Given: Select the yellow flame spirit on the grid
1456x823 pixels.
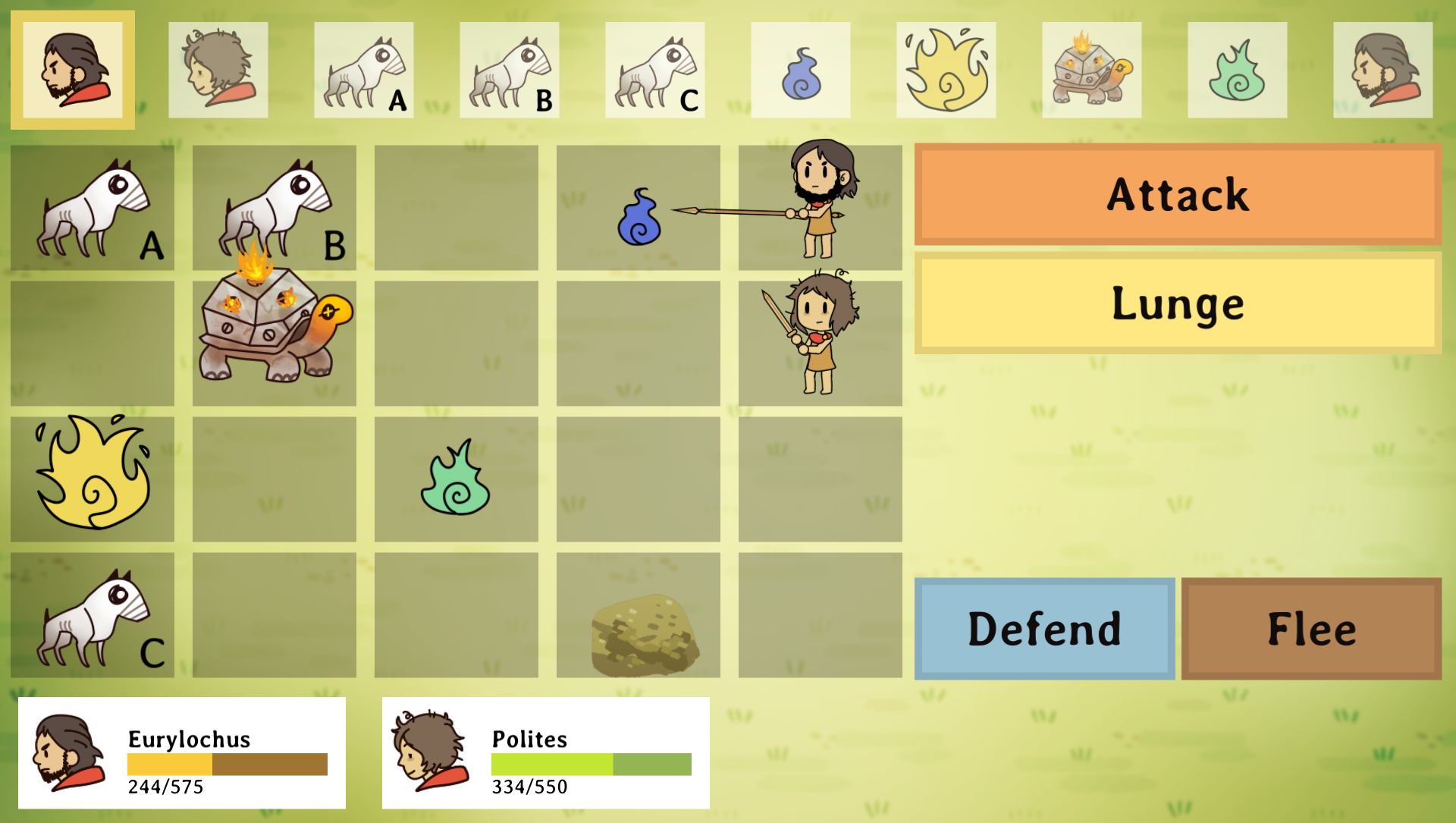Looking at the screenshot, I should click(x=91, y=478).
